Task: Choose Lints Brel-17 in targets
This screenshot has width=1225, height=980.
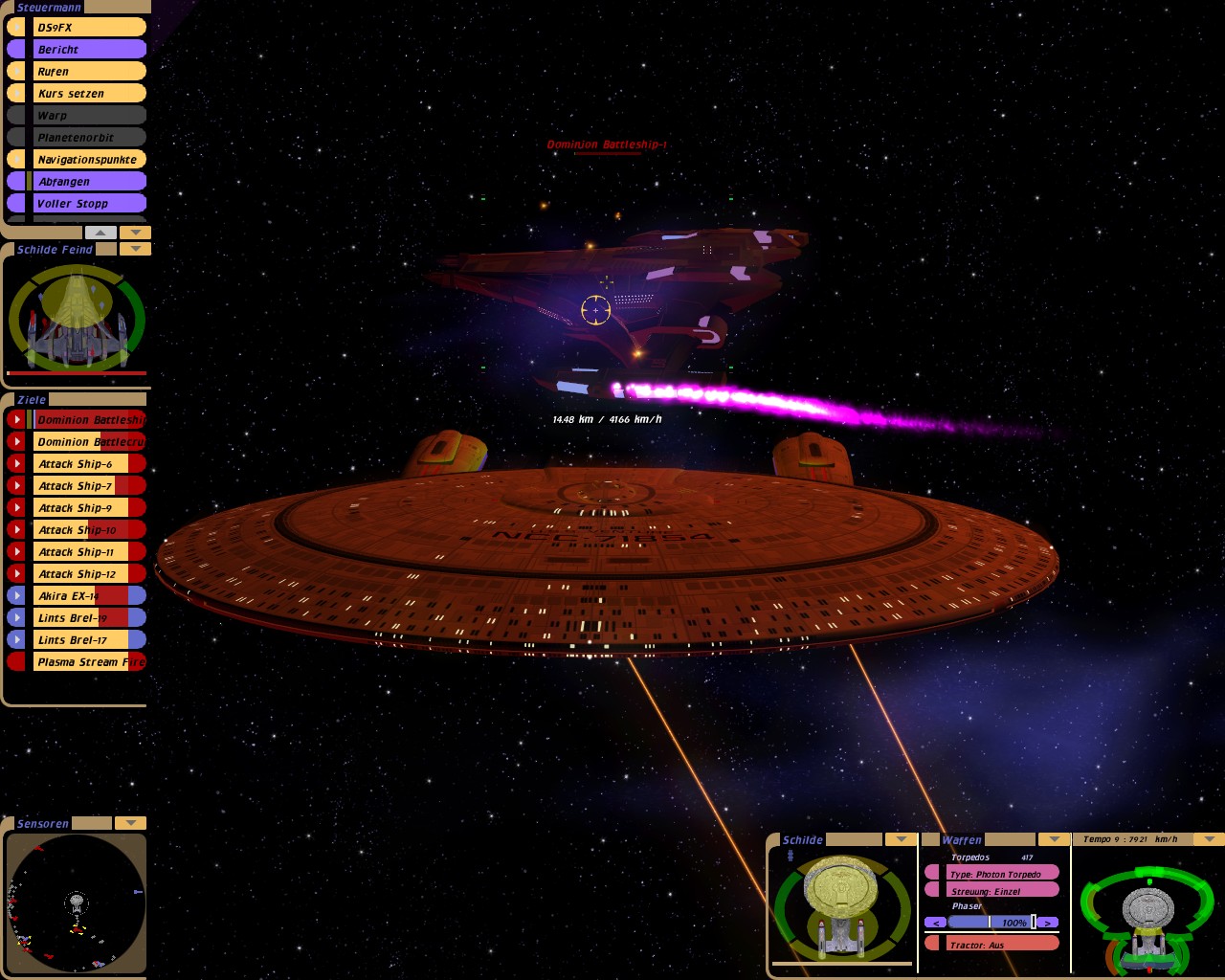Action: pos(86,640)
